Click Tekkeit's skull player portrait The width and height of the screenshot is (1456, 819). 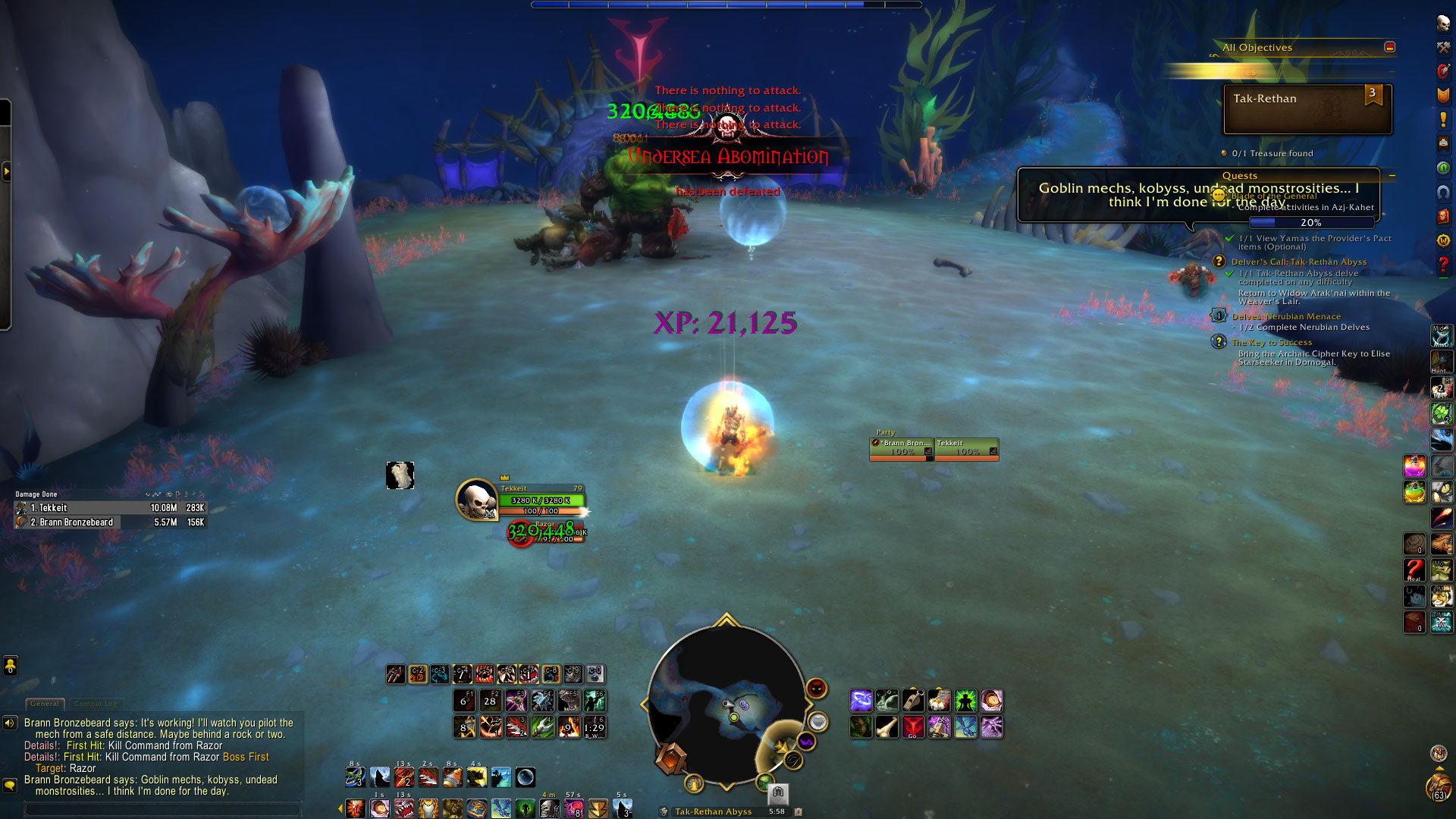[476, 500]
